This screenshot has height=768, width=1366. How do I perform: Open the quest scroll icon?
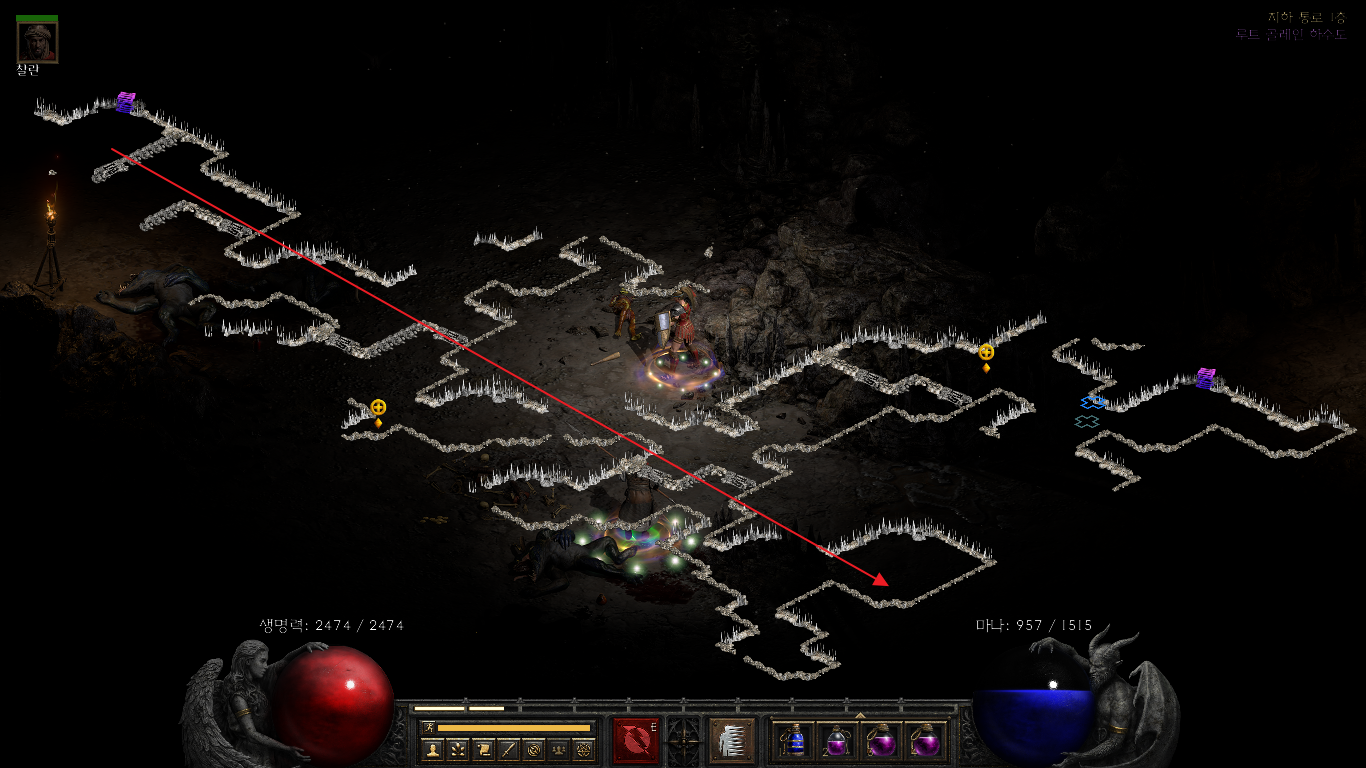pyautogui.click(x=483, y=749)
